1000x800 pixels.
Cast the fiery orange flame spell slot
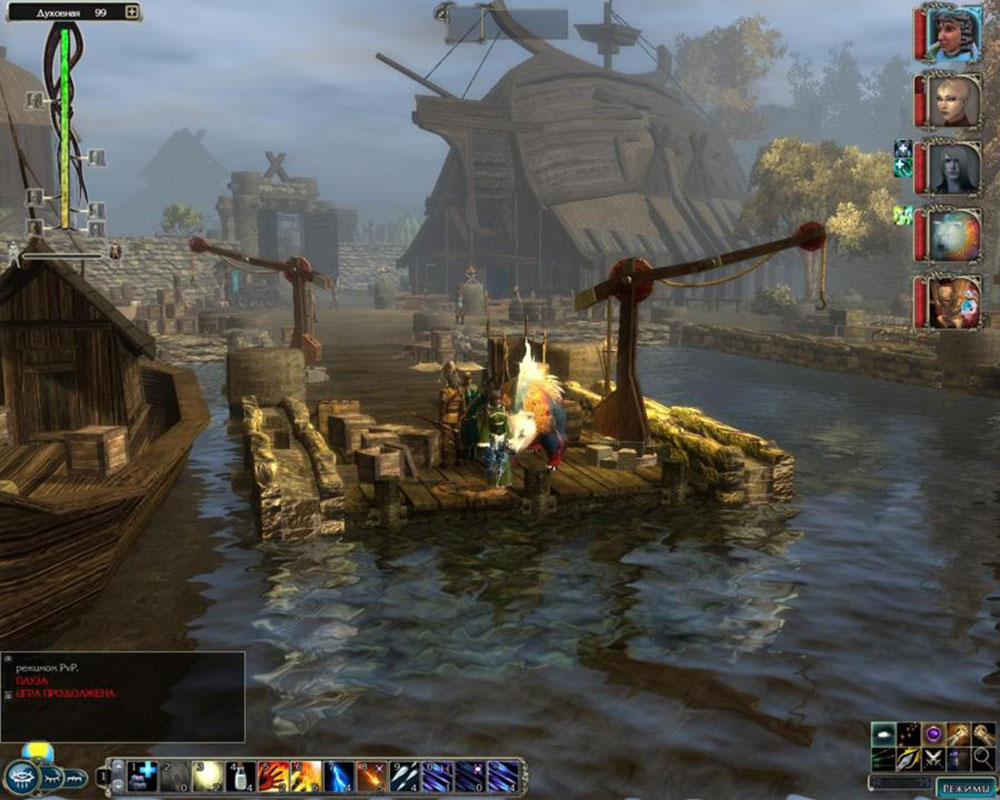pos(306,776)
